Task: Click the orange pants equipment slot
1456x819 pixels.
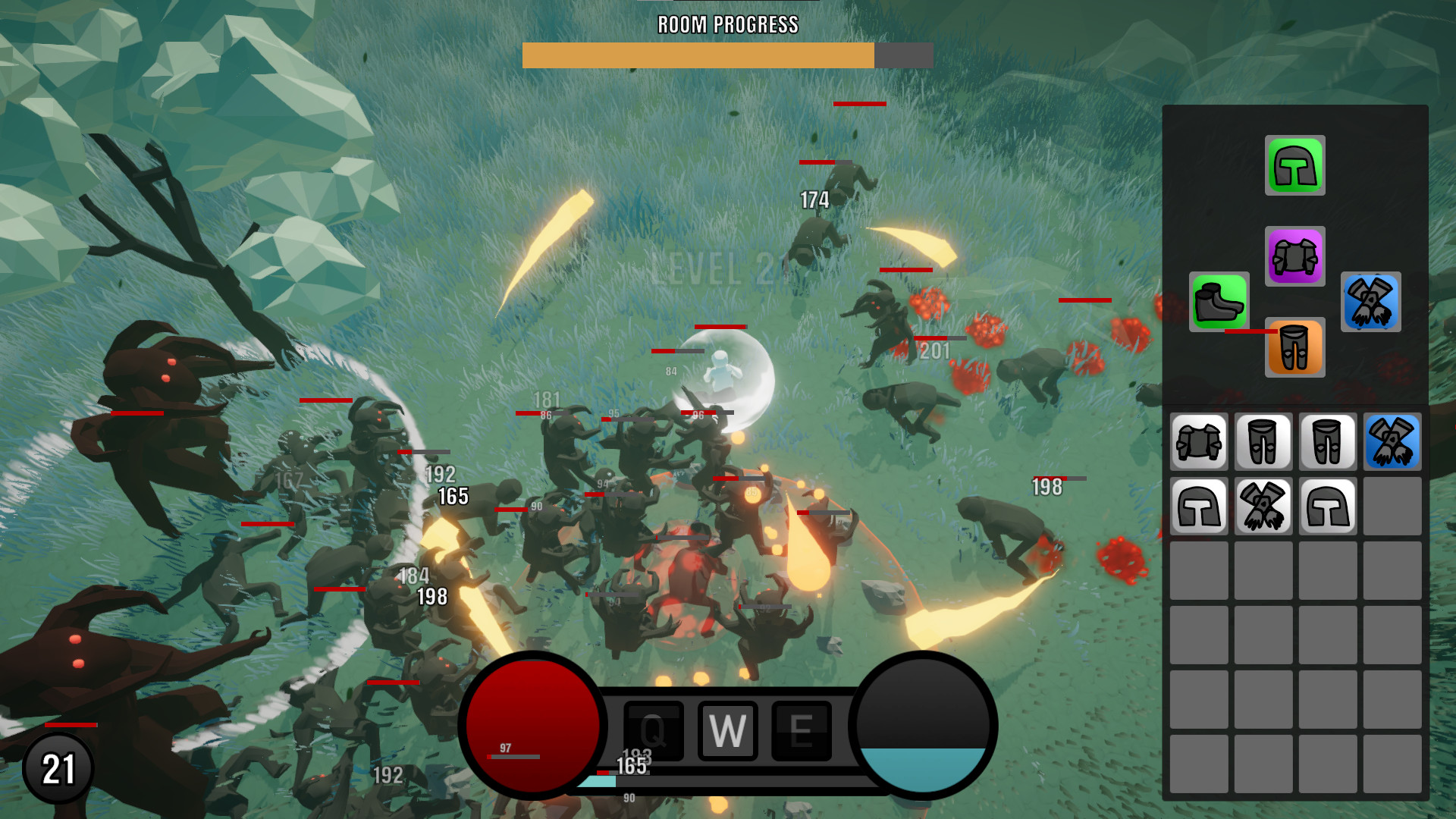Action: (1294, 349)
